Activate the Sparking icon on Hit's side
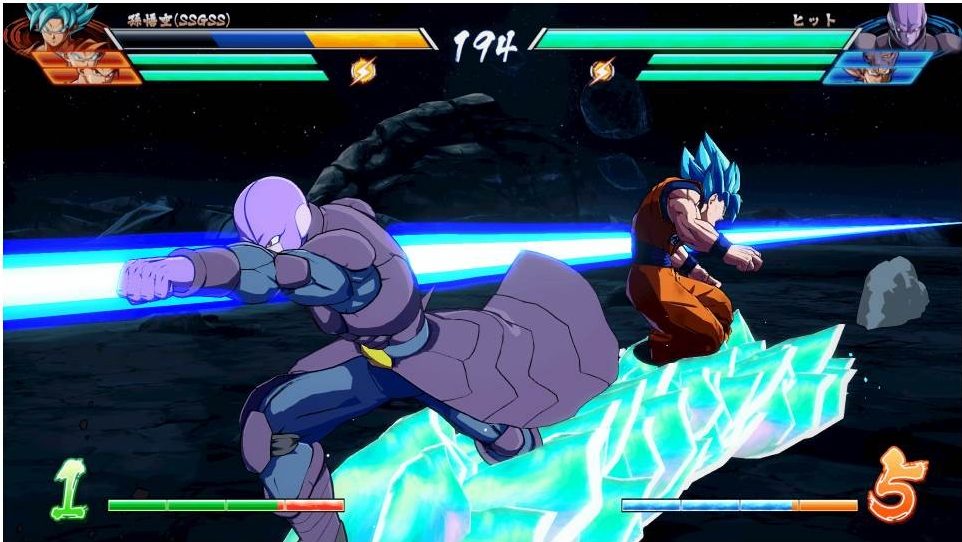The image size is (962, 542). point(602,71)
